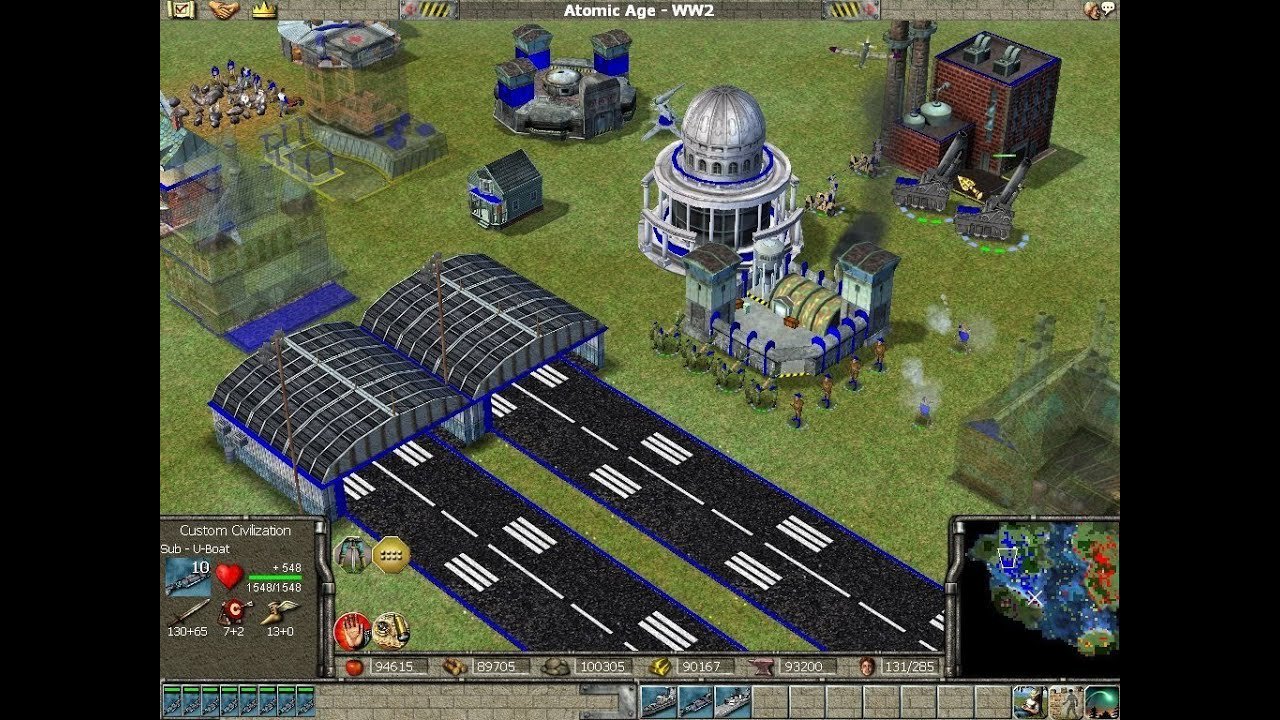1280x720 pixels.
Task: Open the objectives checklist icon
Action: point(181,10)
